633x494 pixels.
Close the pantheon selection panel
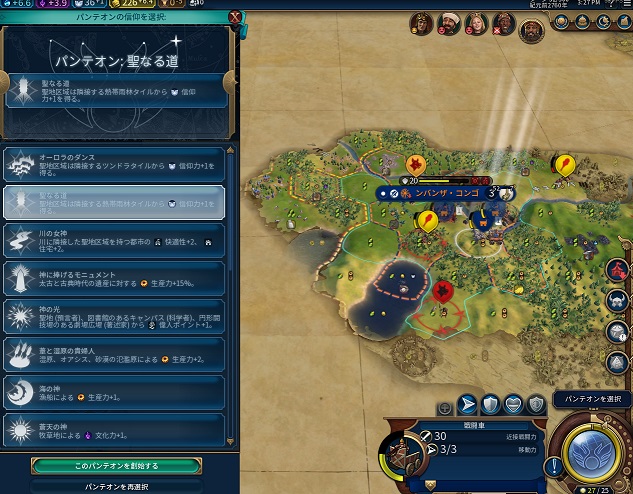click(x=235, y=17)
